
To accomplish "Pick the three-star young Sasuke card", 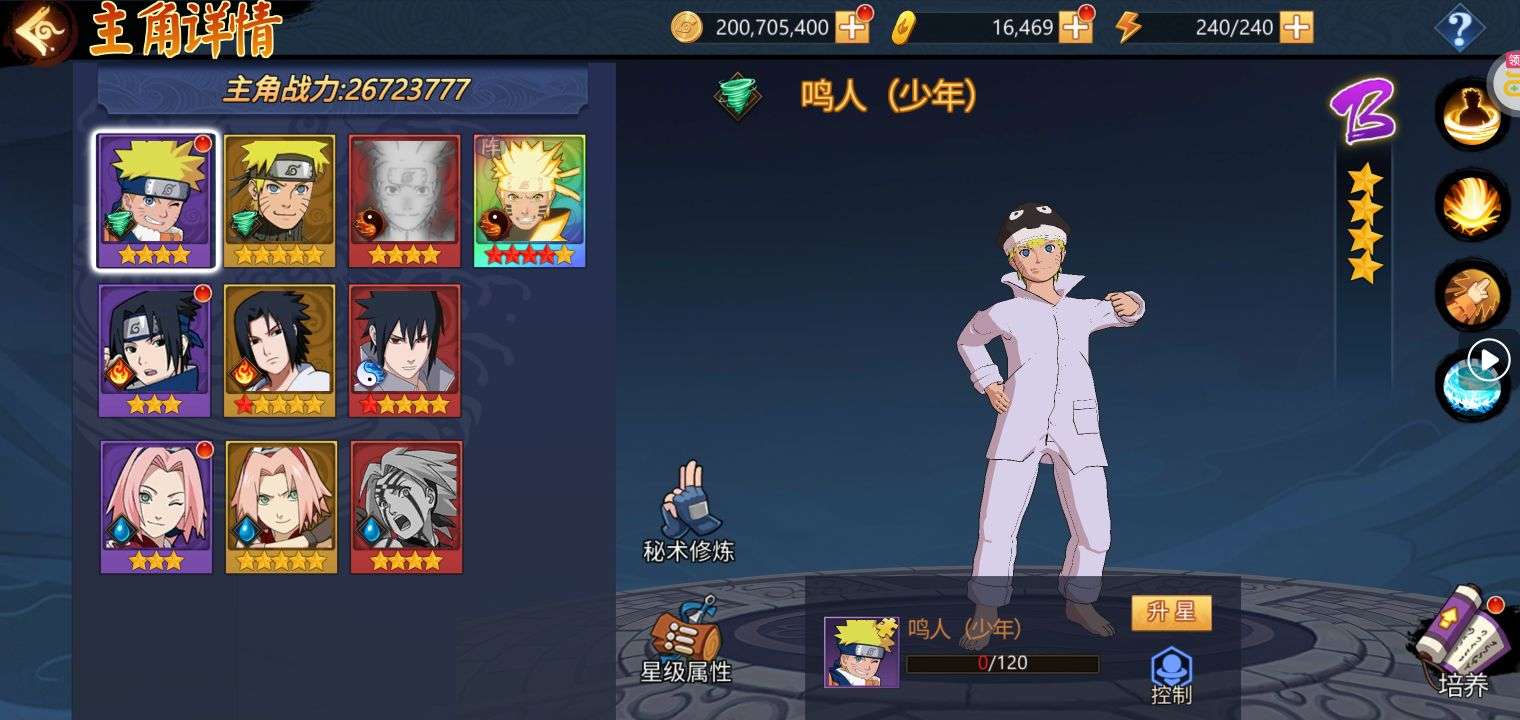I will tap(155, 350).
